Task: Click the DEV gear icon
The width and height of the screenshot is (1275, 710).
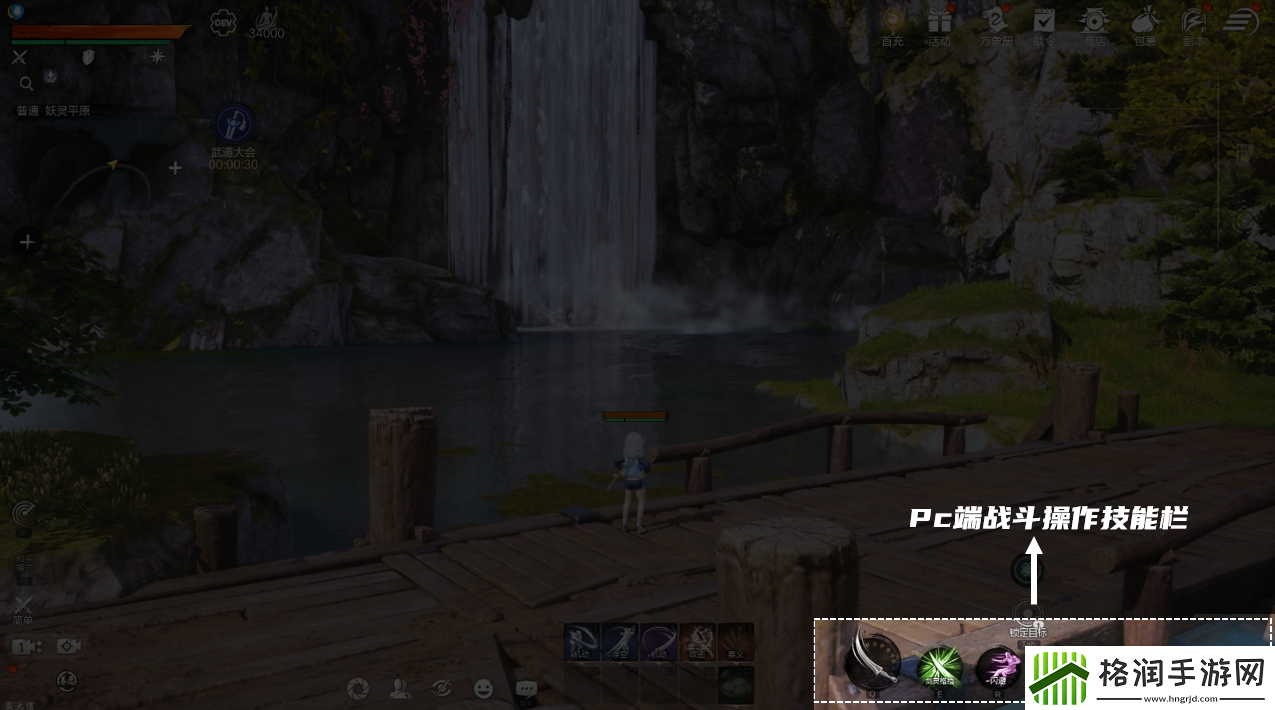Action: (x=223, y=23)
